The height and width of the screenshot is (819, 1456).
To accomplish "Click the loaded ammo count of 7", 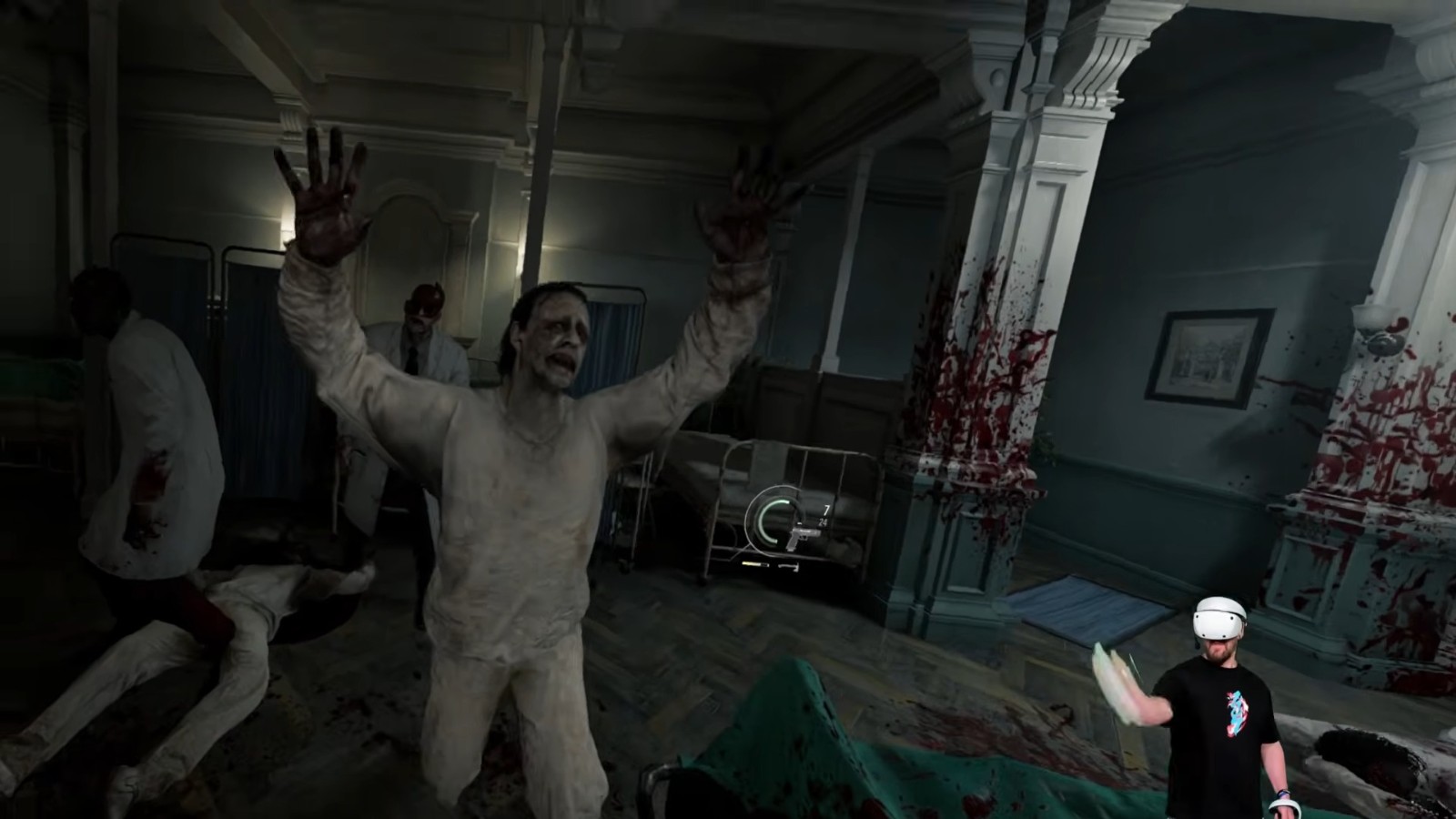I will (826, 508).
